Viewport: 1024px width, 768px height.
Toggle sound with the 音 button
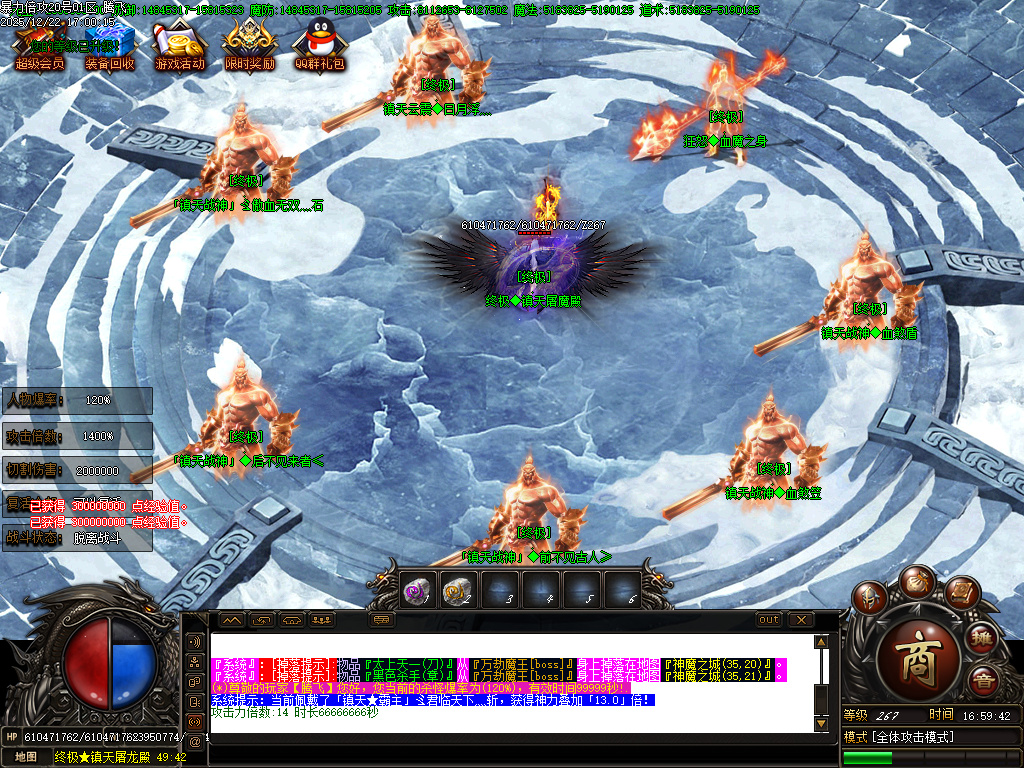point(983,681)
